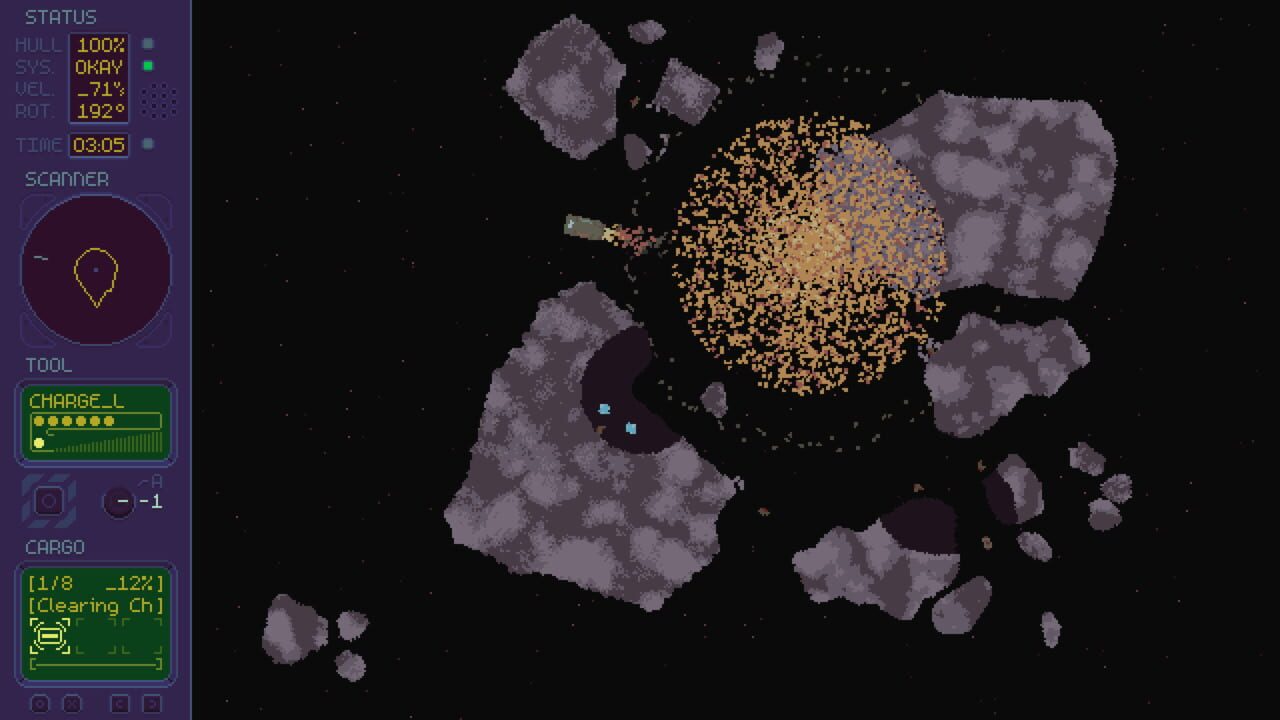Select the item icon in the first cargo slot
This screenshot has height=720, width=1280.
[x=48, y=636]
